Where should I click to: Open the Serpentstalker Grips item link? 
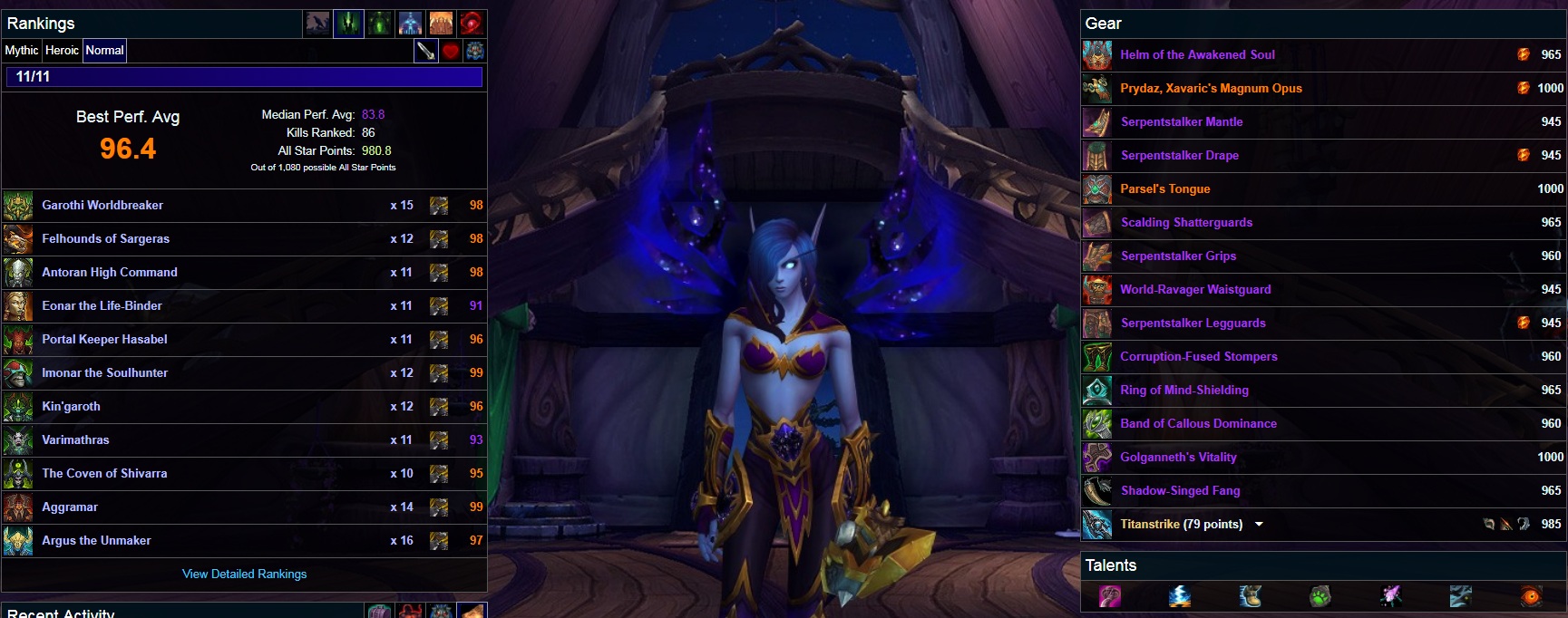(x=1178, y=256)
